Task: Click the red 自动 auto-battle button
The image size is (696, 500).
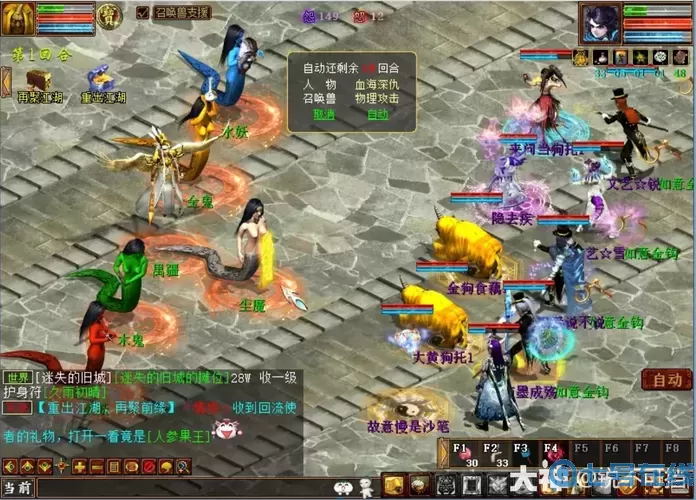Action: coord(666,379)
